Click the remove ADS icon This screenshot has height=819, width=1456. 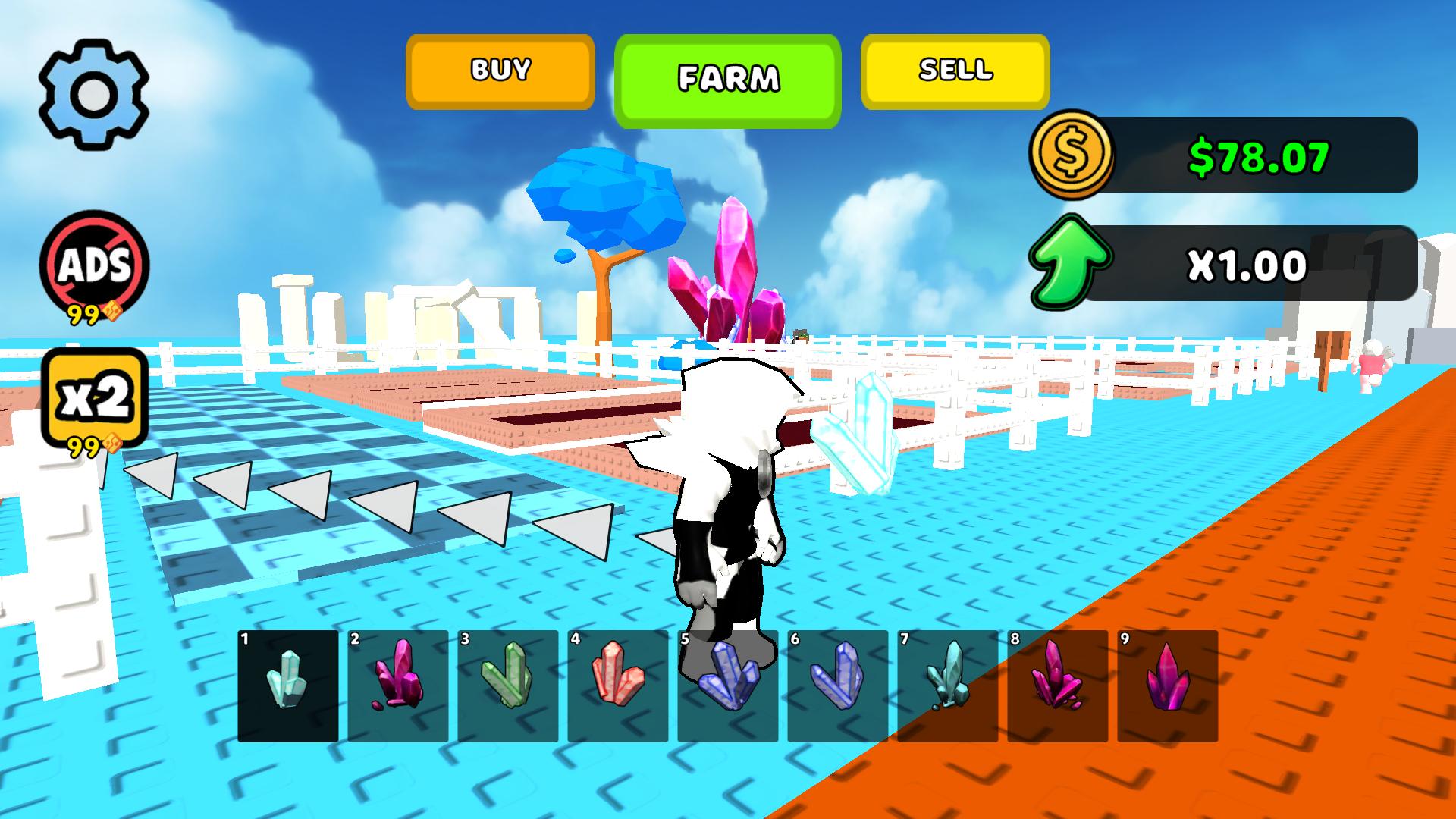point(96,263)
